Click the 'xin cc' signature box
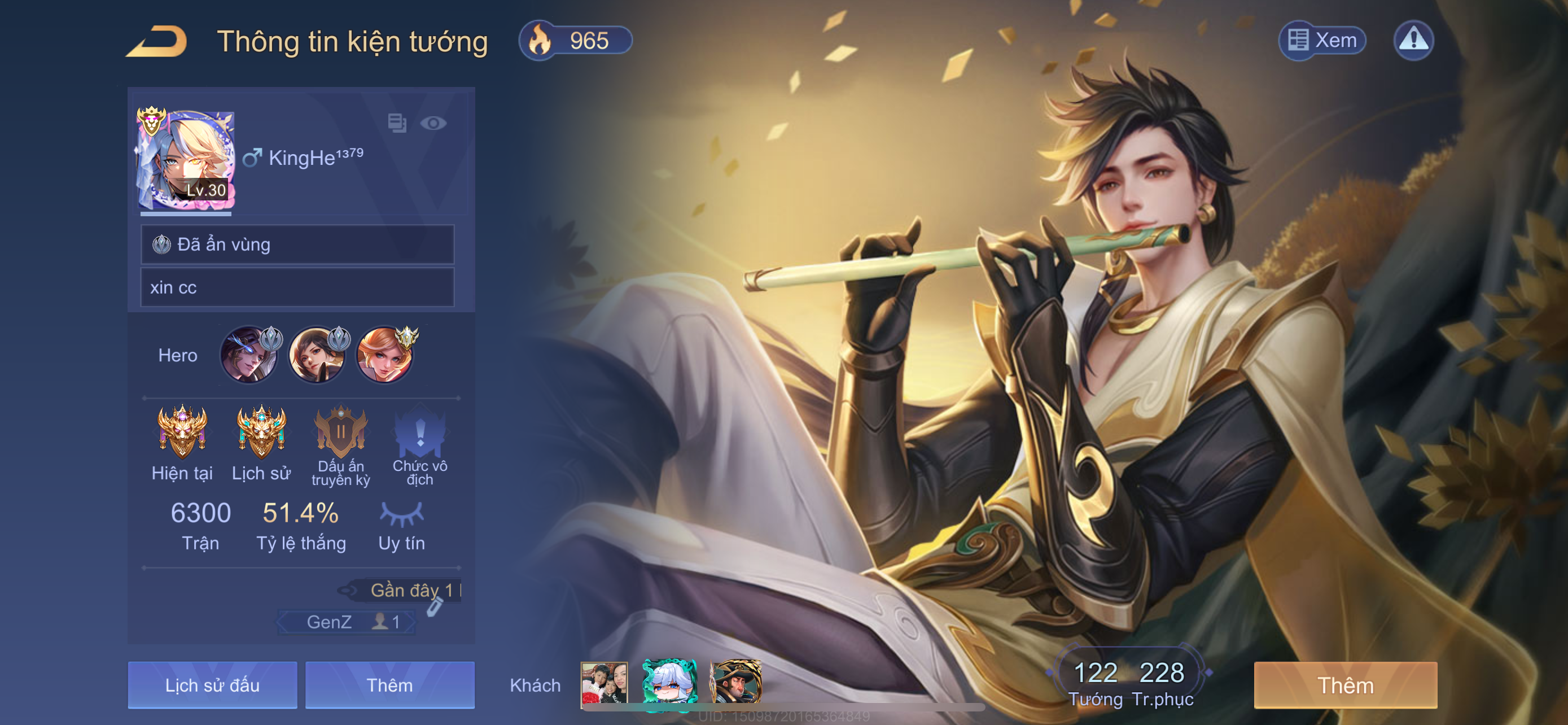This screenshot has height=725, width=1568. pos(297,287)
